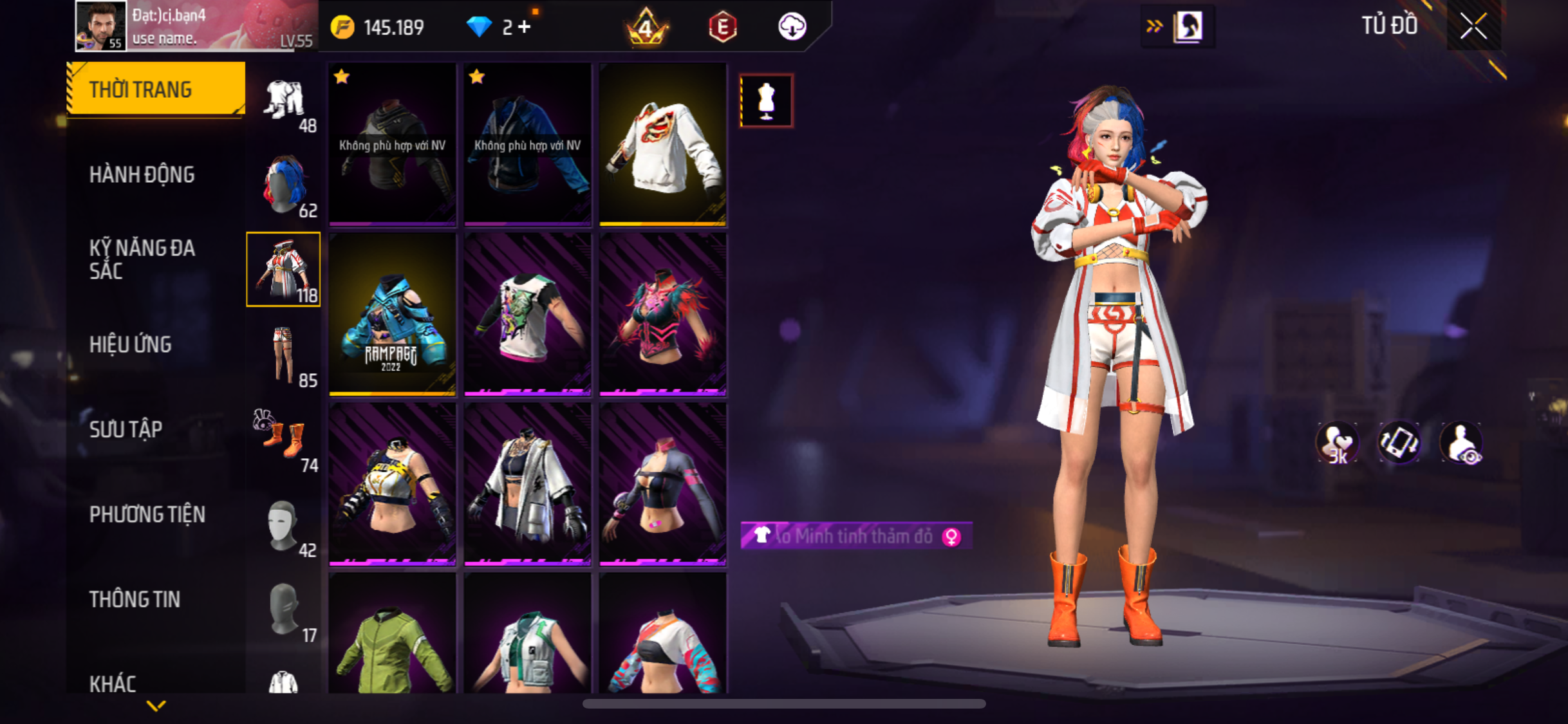Image resolution: width=1568 pixels, height=724 pixels.
Task: Open the shoes category with 74 items
Action: 284,440
